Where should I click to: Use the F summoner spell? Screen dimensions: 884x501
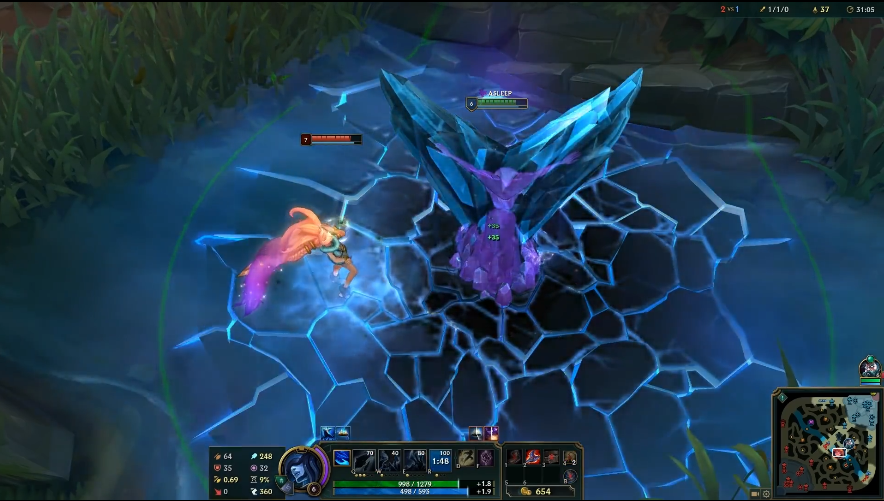point(485,458)
